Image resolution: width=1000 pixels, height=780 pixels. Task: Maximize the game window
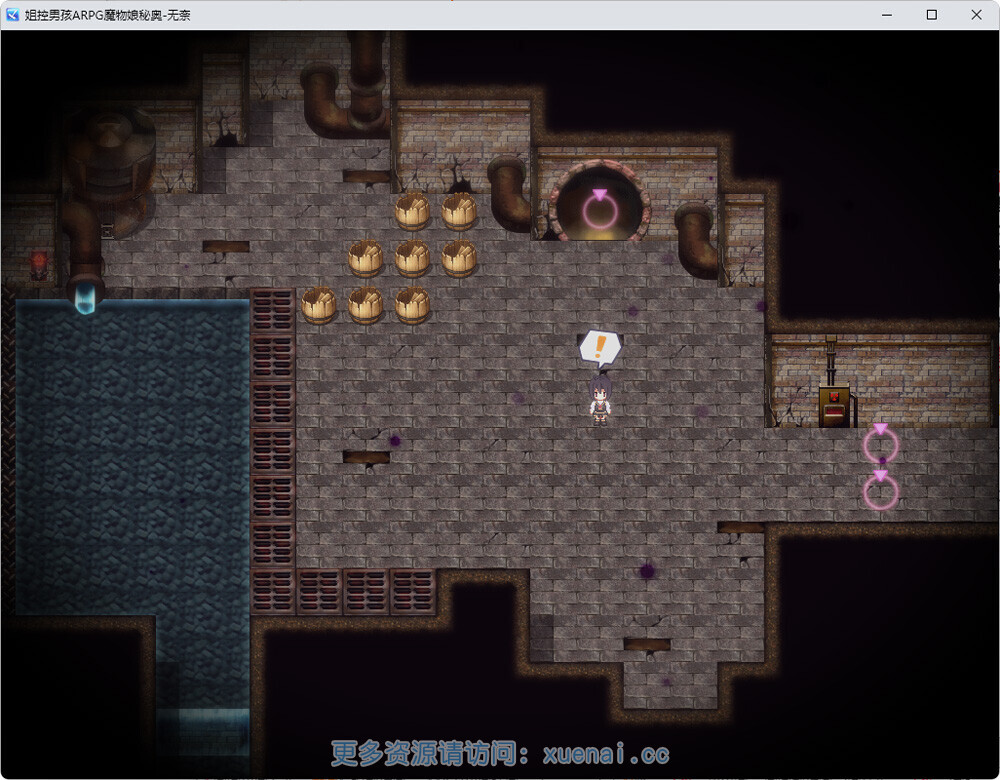[x=931, y=15]
